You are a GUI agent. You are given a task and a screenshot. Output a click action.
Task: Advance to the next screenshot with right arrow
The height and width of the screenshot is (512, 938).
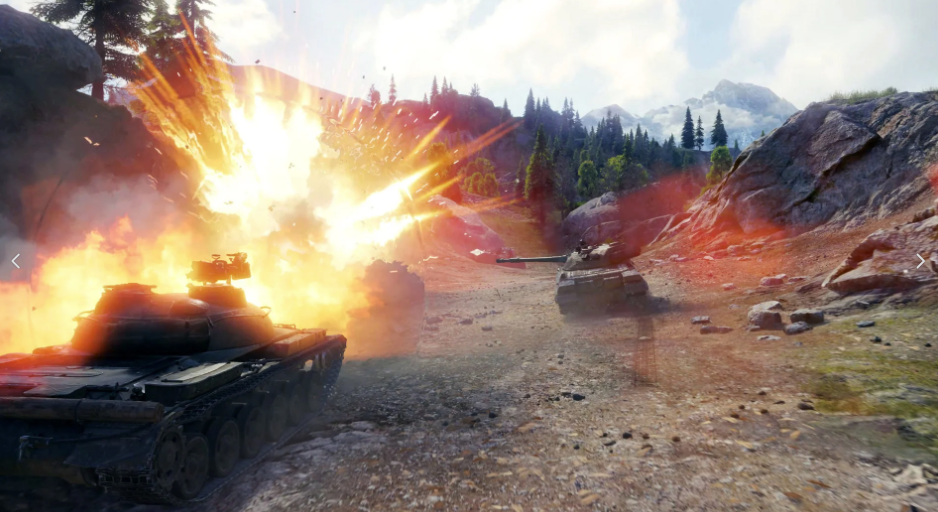click(x=920, y=261)
